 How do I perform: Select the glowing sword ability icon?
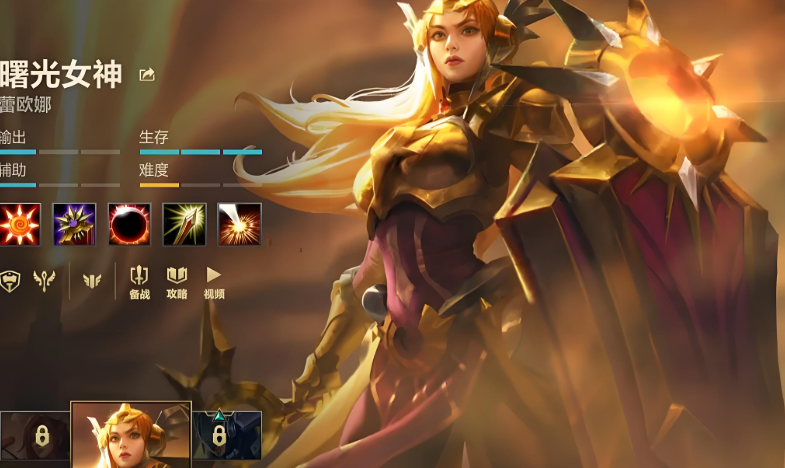184,224
